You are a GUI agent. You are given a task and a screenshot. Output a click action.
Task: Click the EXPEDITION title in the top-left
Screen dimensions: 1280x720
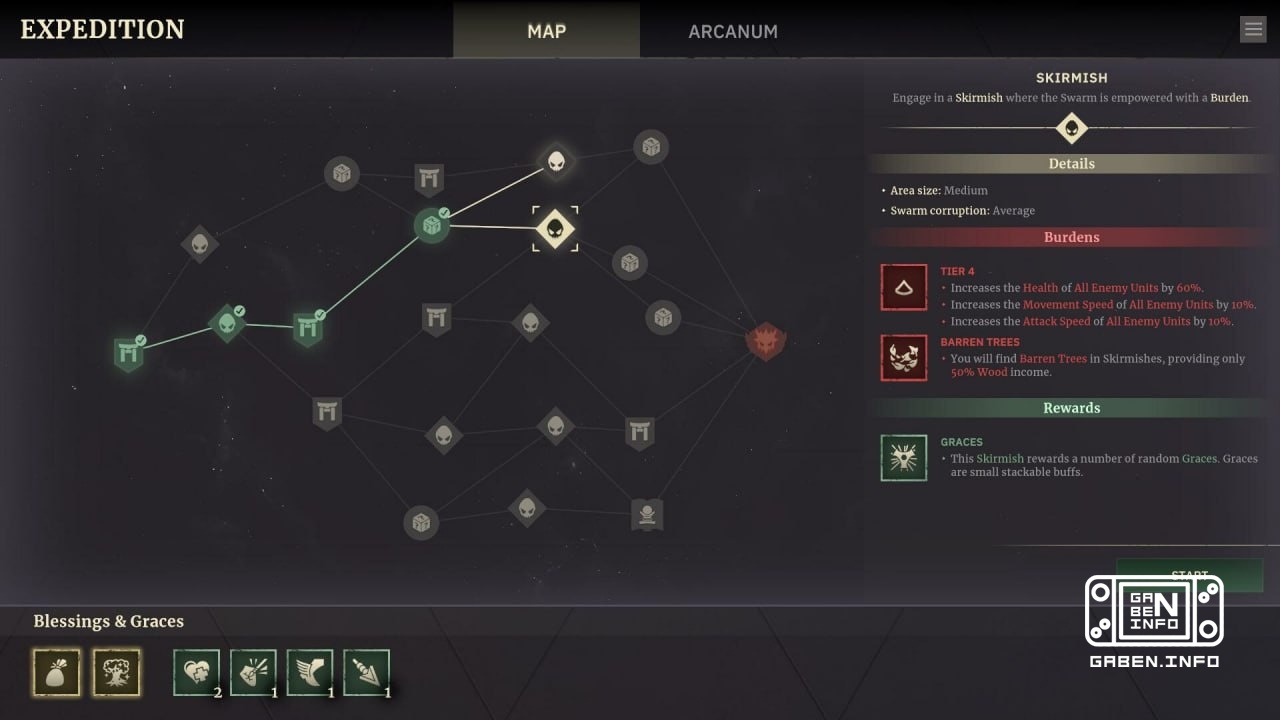tap(100, 29)
